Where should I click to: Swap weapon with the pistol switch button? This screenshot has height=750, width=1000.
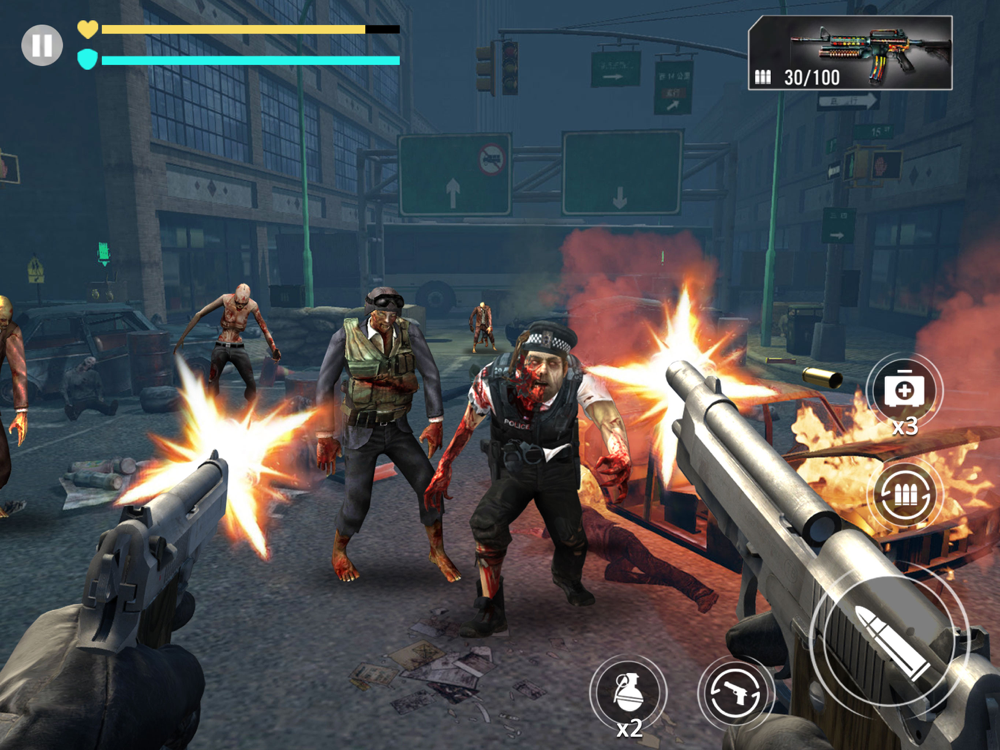pyautogui.click(x=736, y=694)
